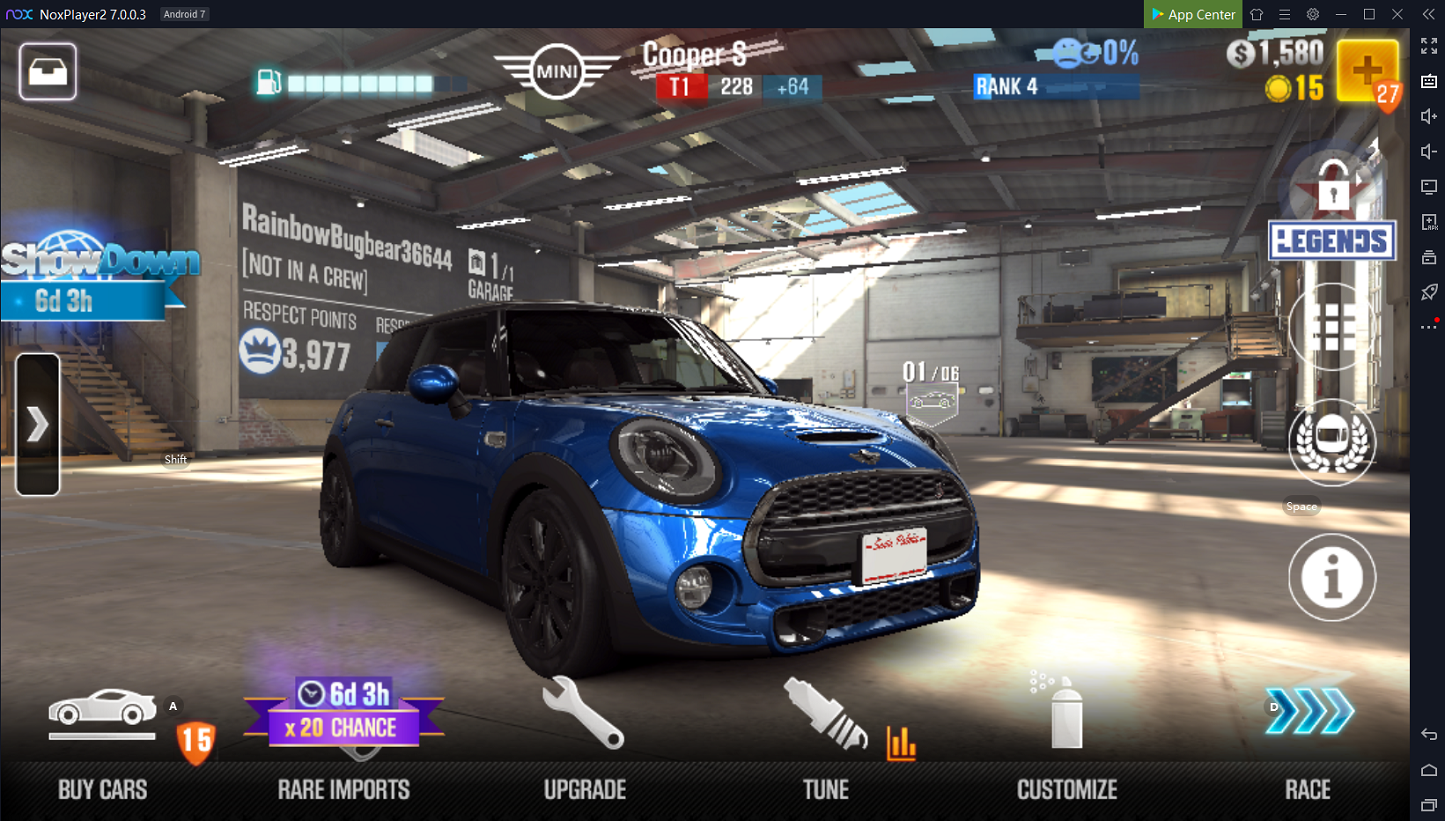Open the inbox tray icon
This screenshot has width=1445, height=821.
click(48, 72)
